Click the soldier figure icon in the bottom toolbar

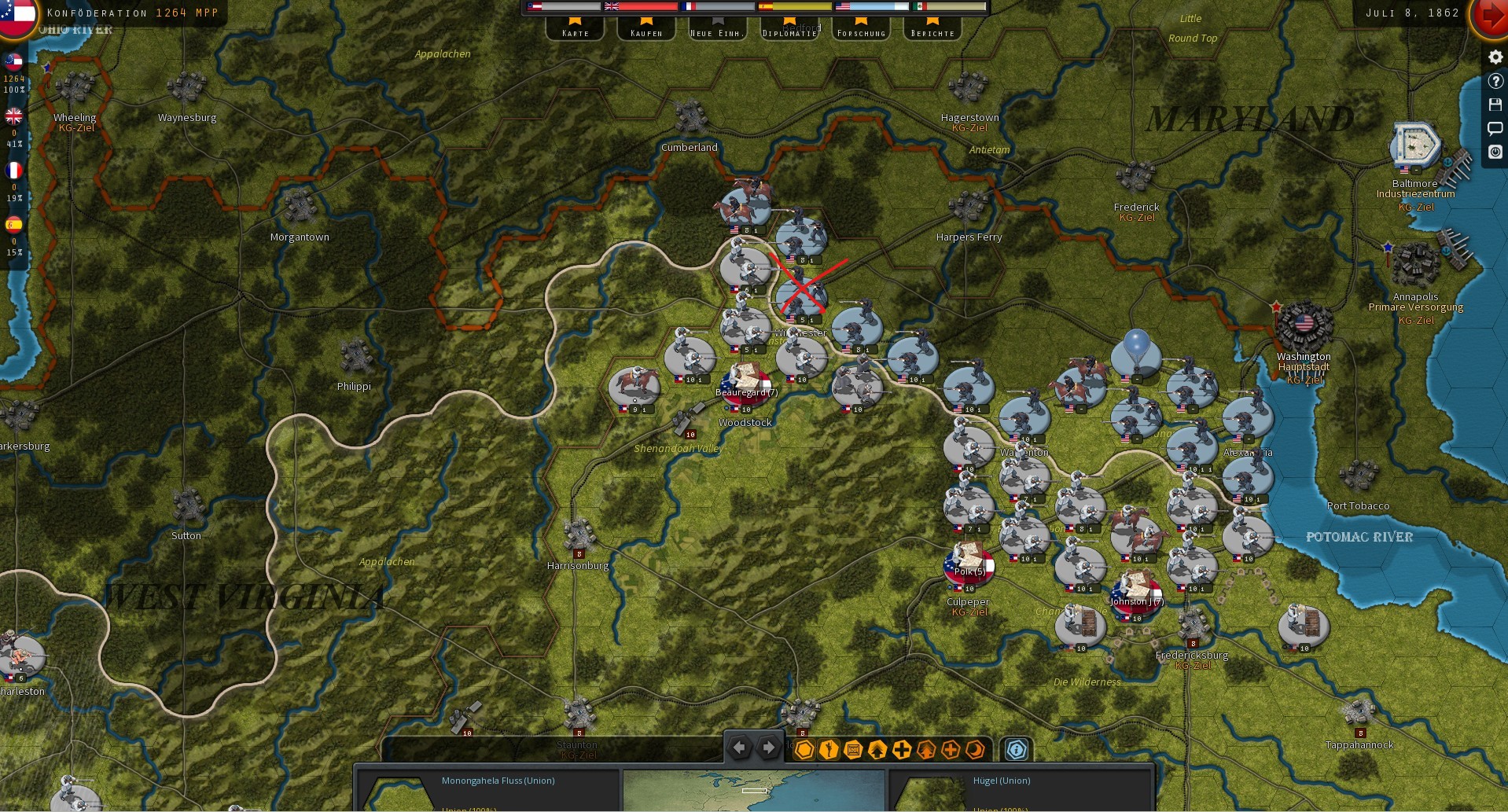829,750
